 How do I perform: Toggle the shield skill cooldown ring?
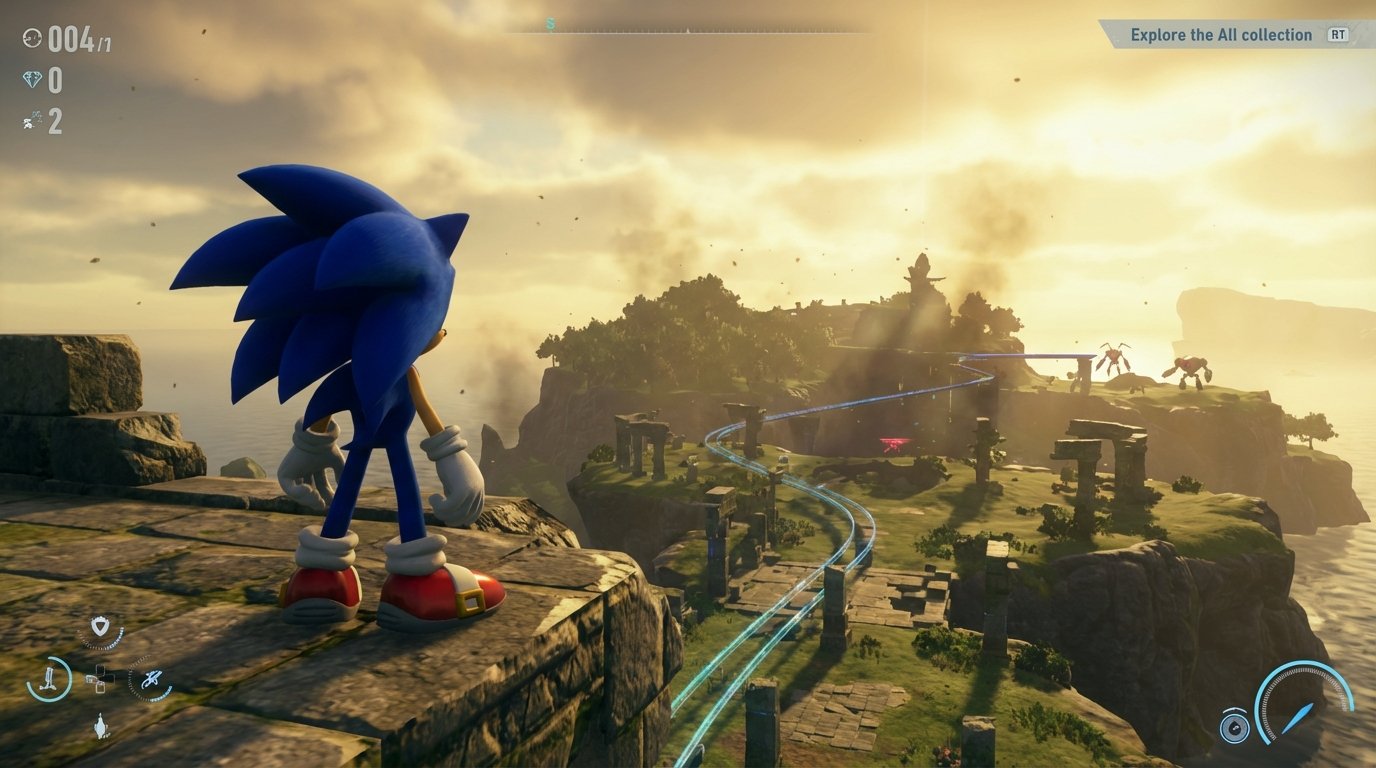103,645
